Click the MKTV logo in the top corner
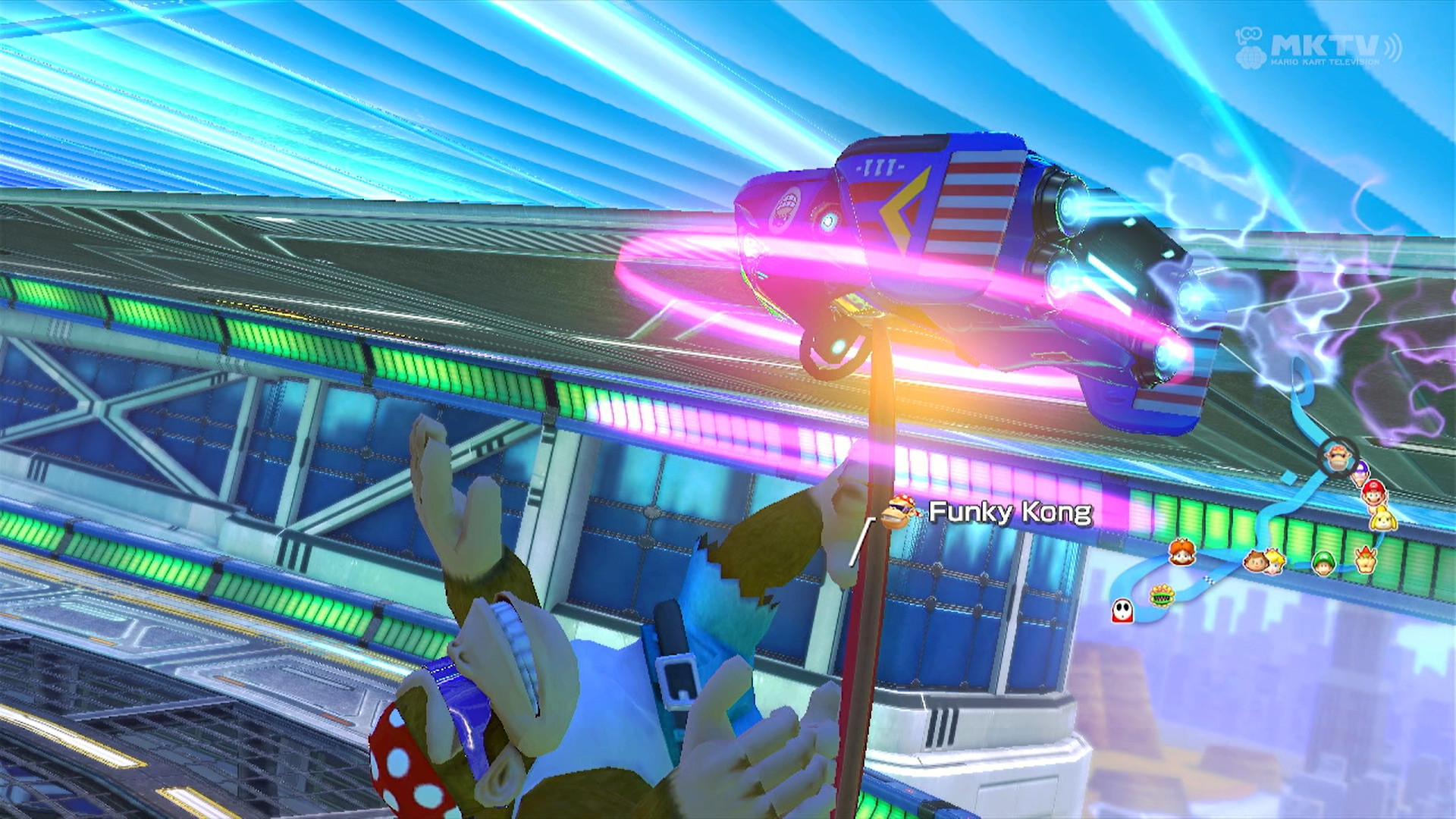 pyautogui.click(x=1323, y=45)
